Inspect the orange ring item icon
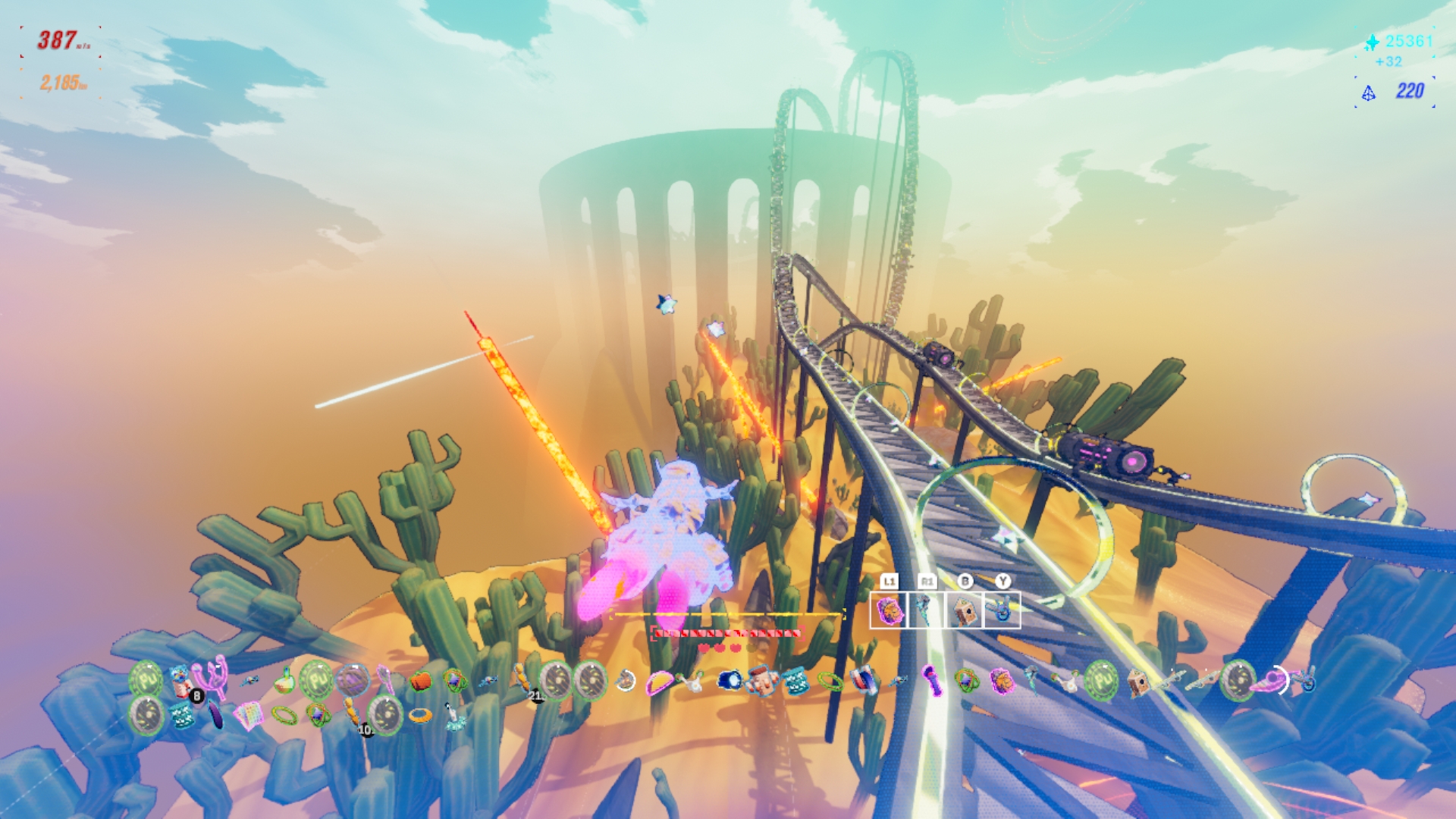1456x819 pixels. 420,714
